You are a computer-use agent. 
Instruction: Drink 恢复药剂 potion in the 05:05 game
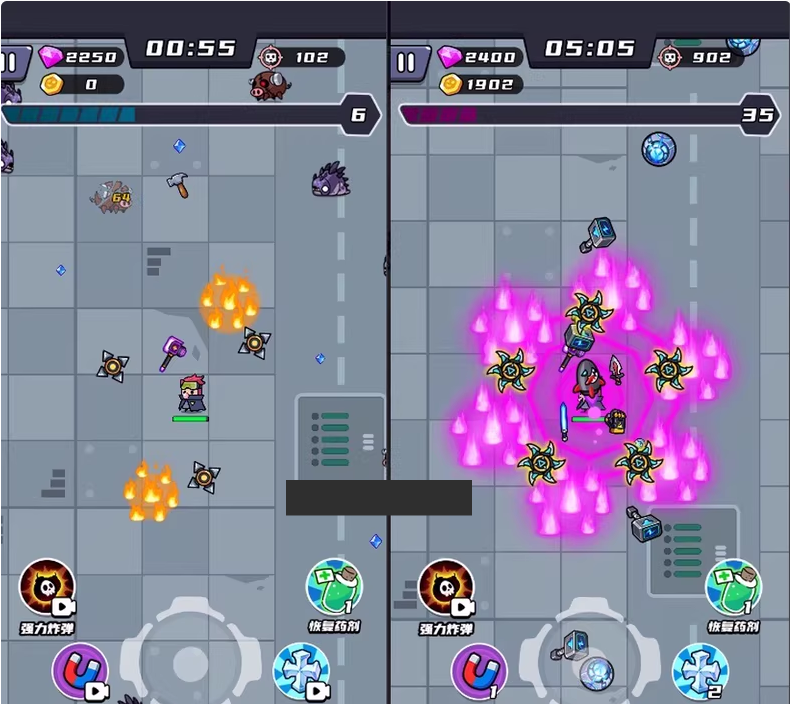733,588
